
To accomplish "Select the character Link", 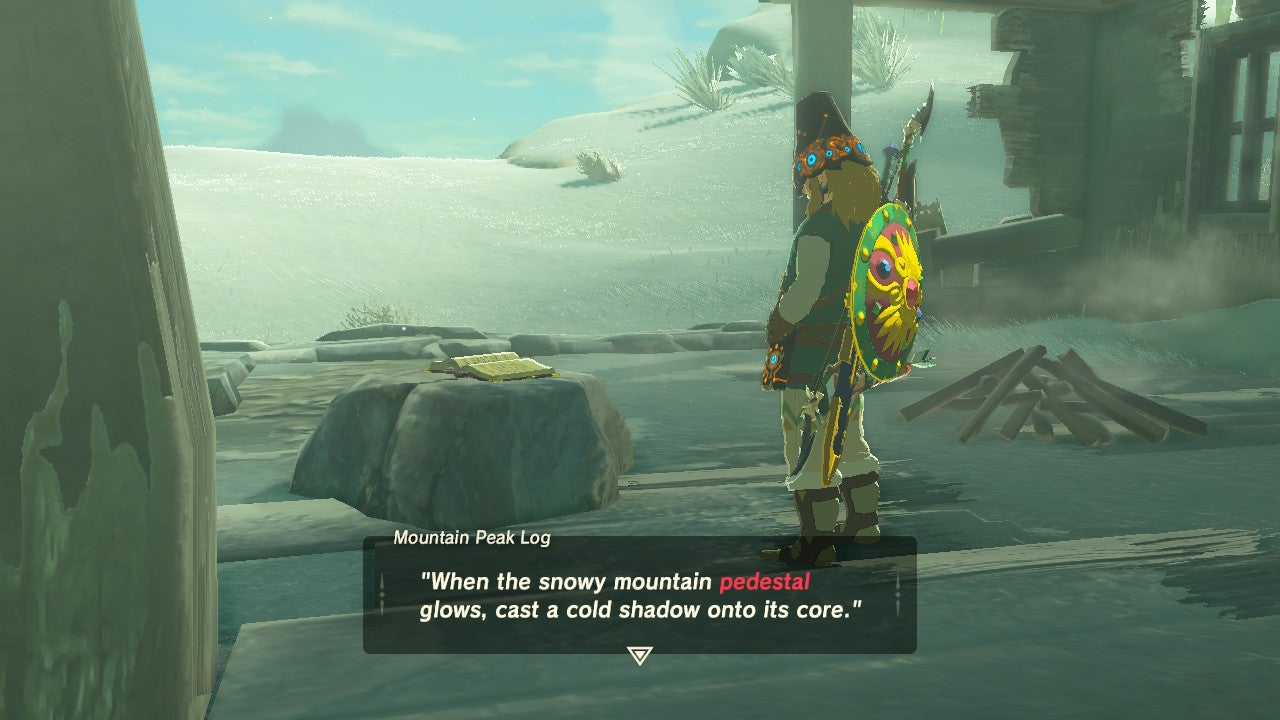I will click(x=820, y=320).
